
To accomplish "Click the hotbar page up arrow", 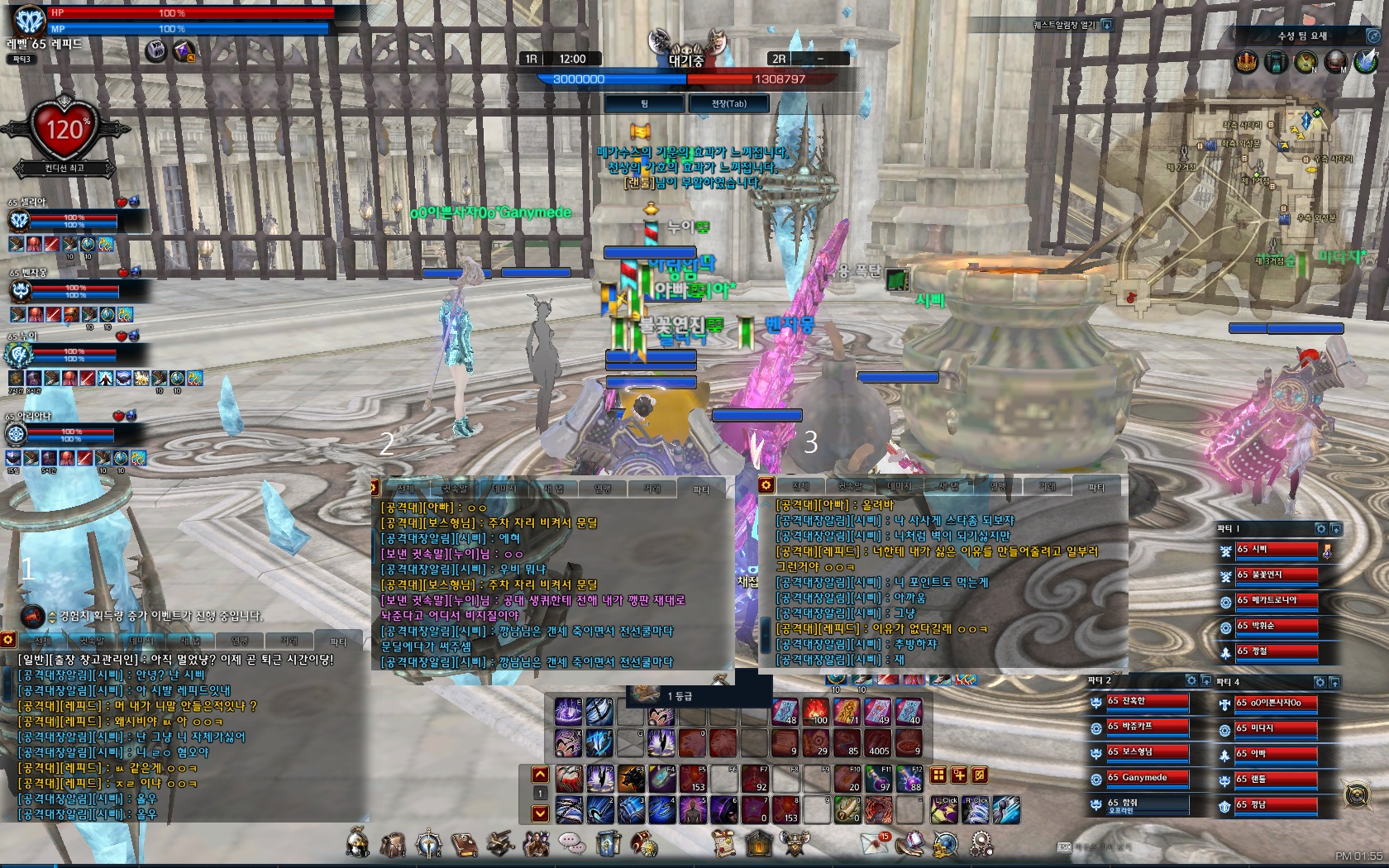I will point(540,775).
